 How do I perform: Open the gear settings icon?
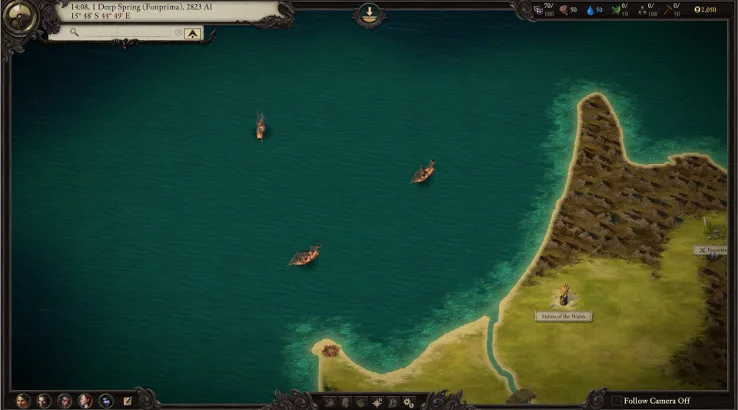click(408, 402)
